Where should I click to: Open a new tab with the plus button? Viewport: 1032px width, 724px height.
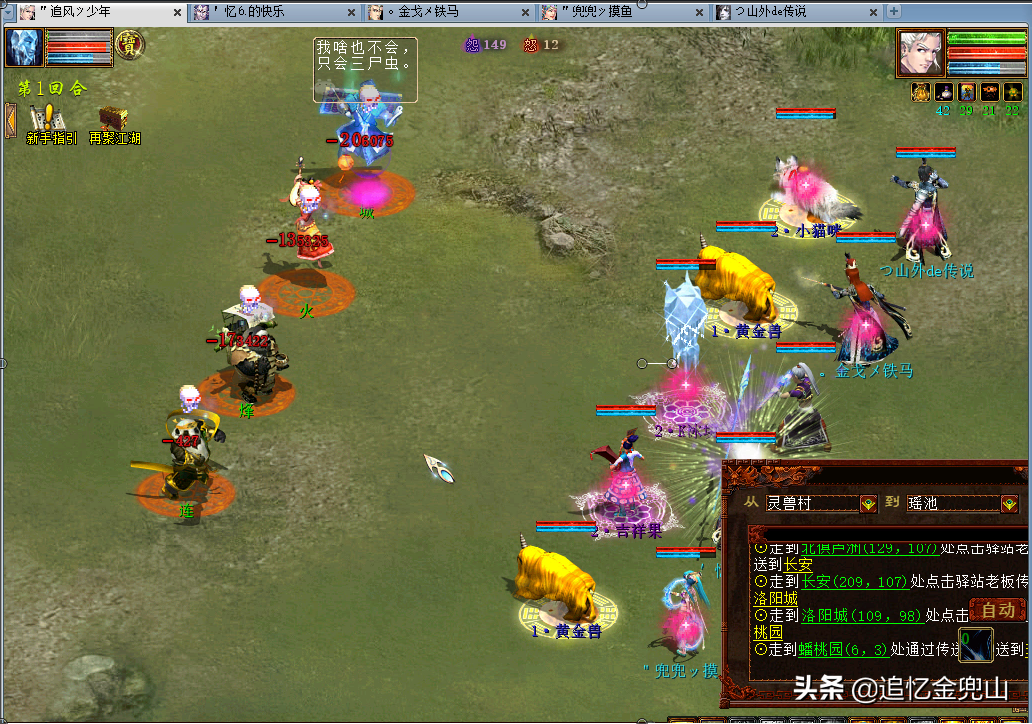[894, 12]
